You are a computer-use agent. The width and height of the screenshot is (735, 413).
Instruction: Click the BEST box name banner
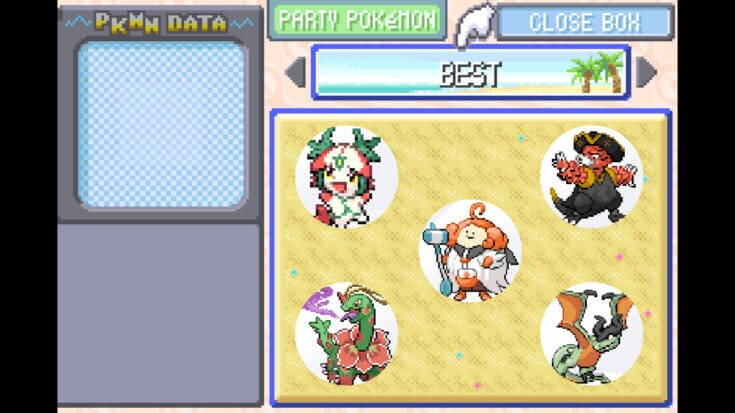click(470, 72)
